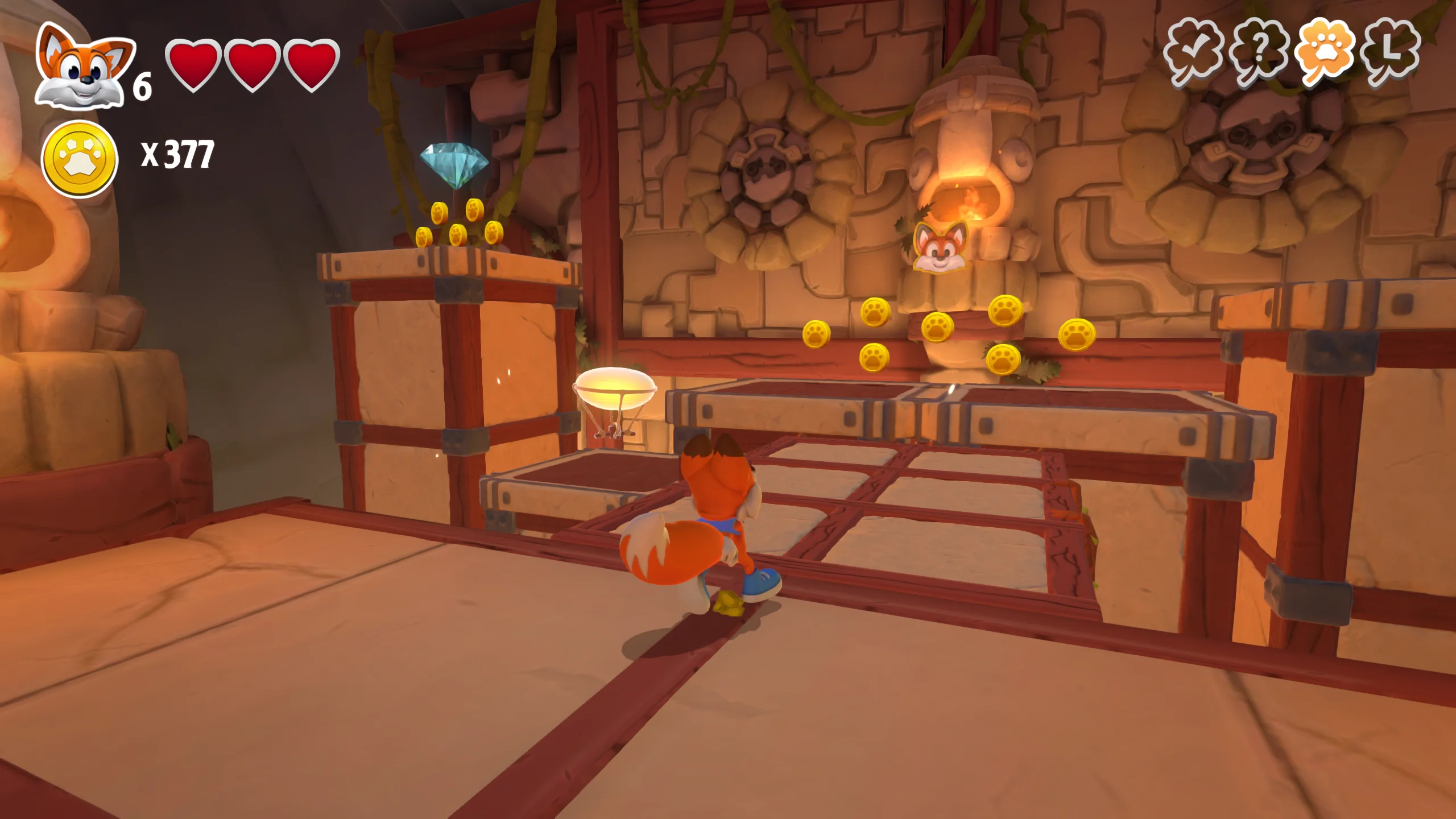This screenshot has height=819, width=1456.
Task: Select the question mark clover icon
Action: 1259,53
